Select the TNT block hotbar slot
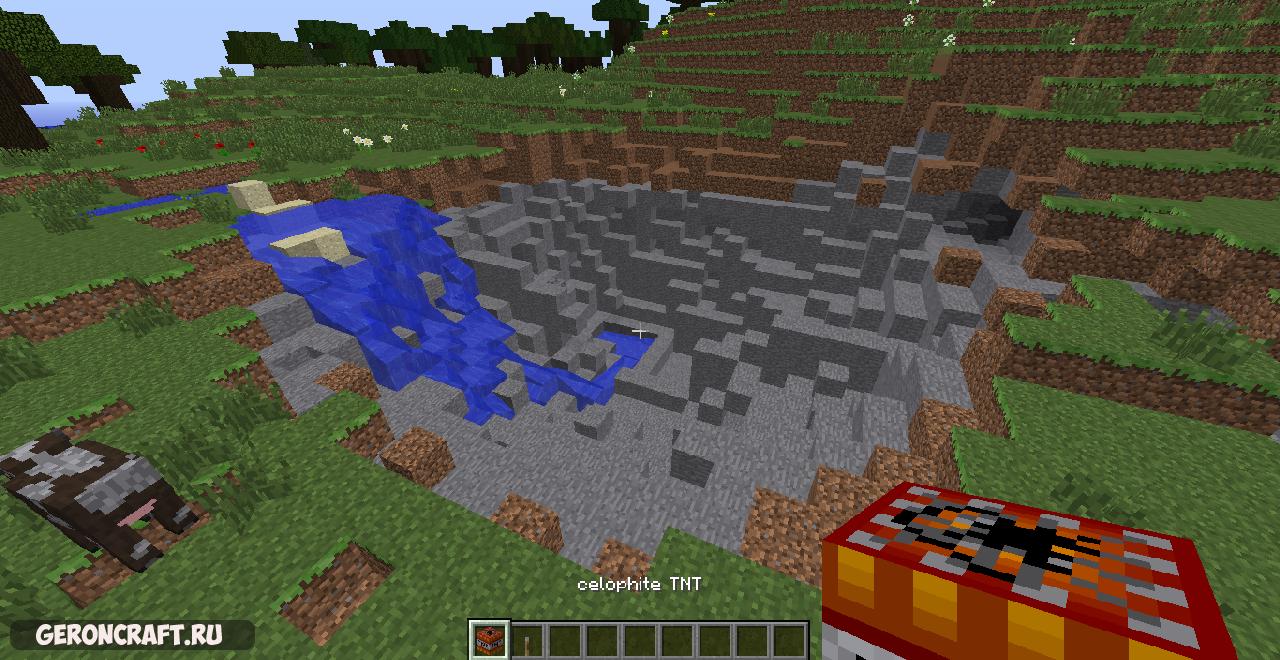 click(489, 640)
